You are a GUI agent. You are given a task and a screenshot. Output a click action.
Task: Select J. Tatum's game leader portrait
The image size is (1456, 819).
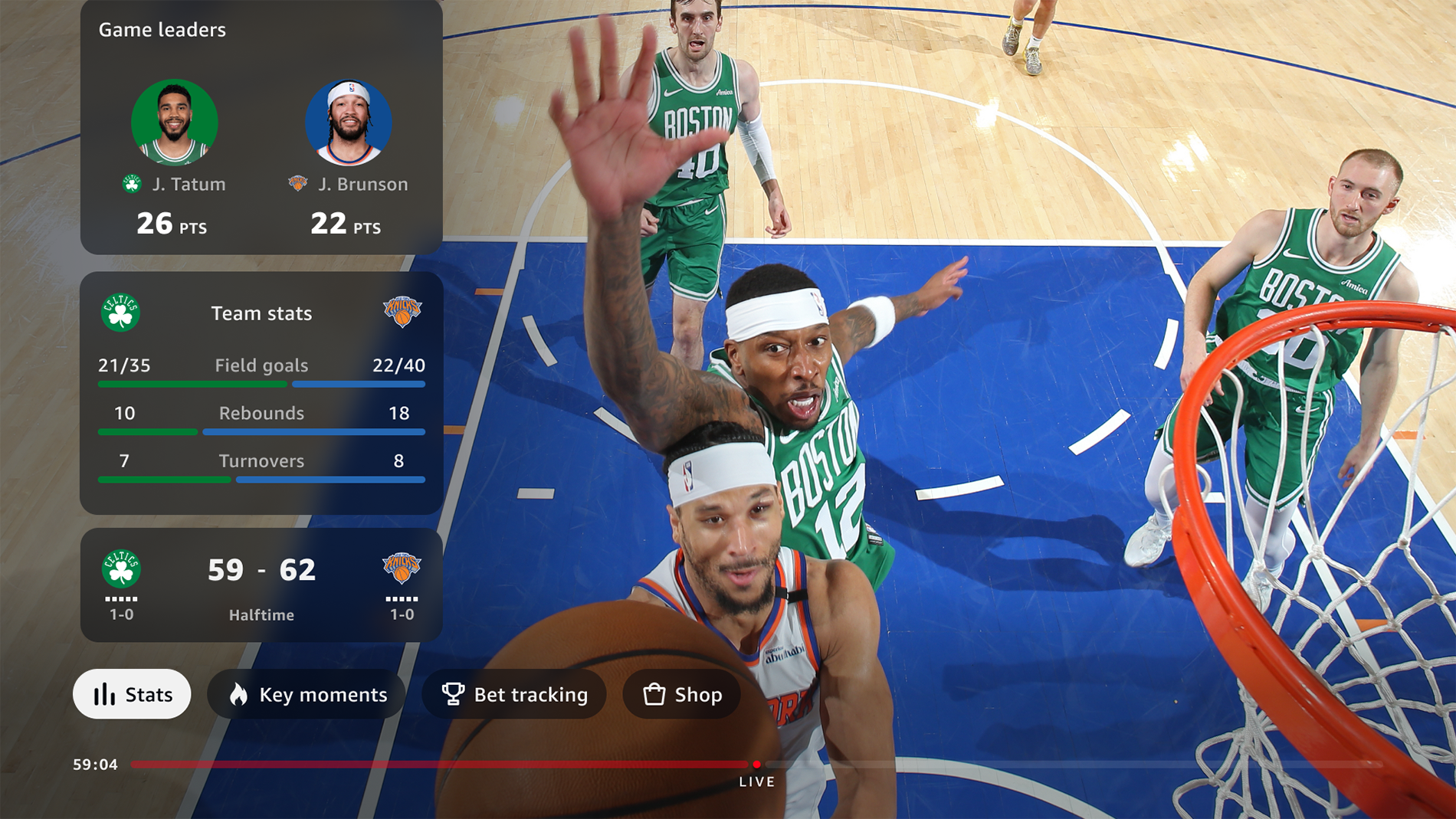(x=175, y=123)
